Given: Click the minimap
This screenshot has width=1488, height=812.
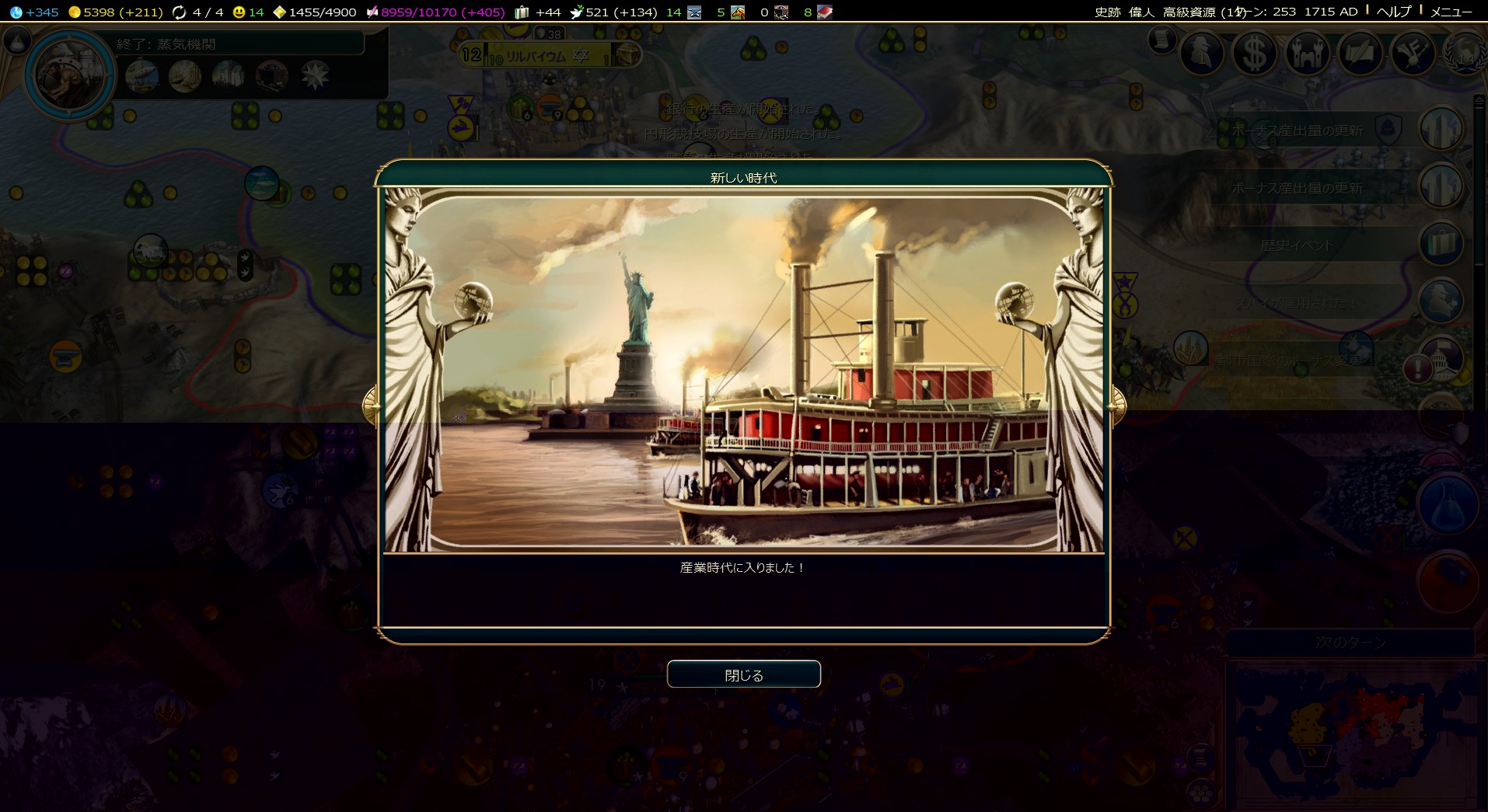Looking at the screenshot, I should [1353, 734].
